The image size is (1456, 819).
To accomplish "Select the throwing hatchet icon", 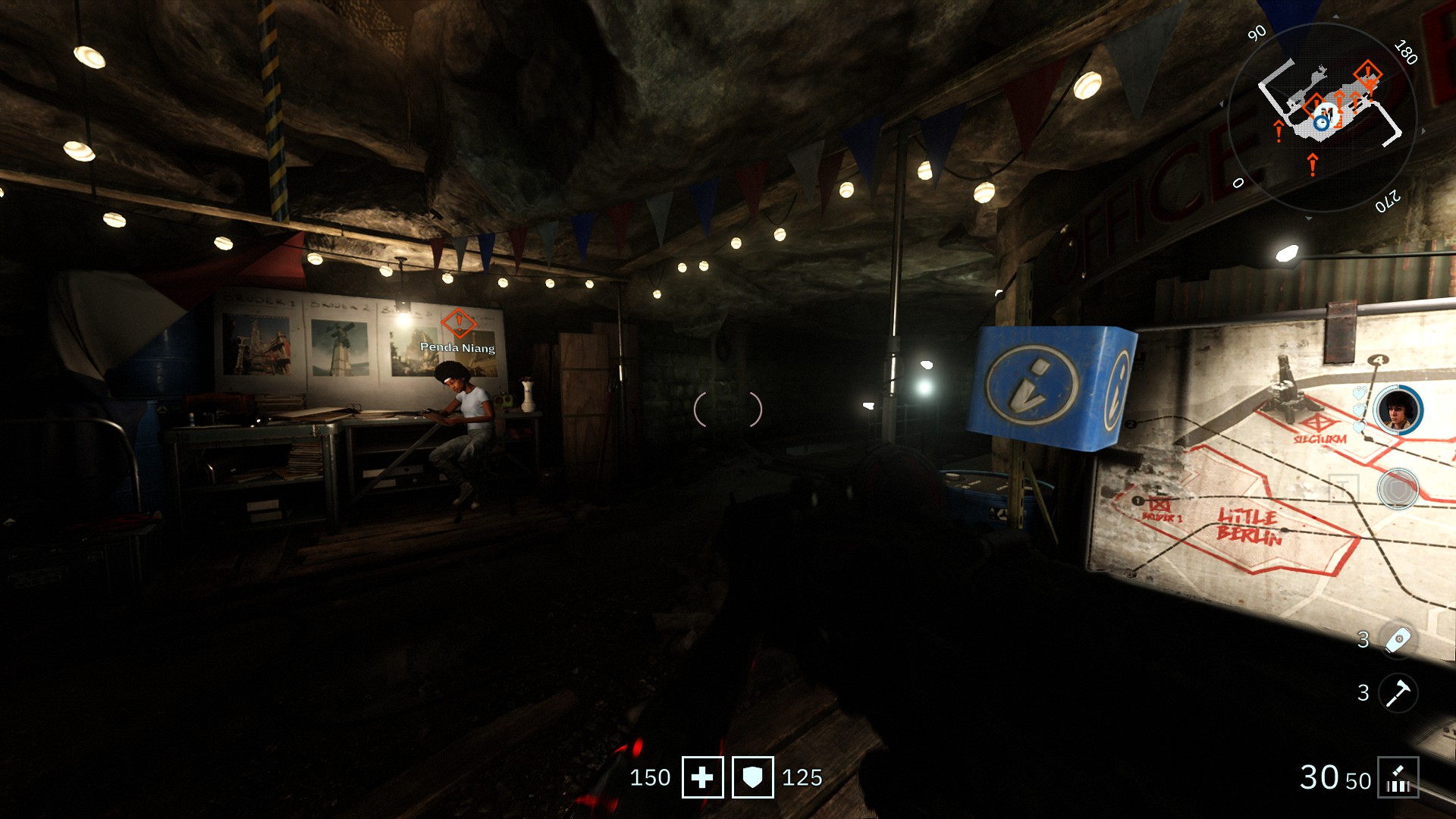I will point(1398,692).
